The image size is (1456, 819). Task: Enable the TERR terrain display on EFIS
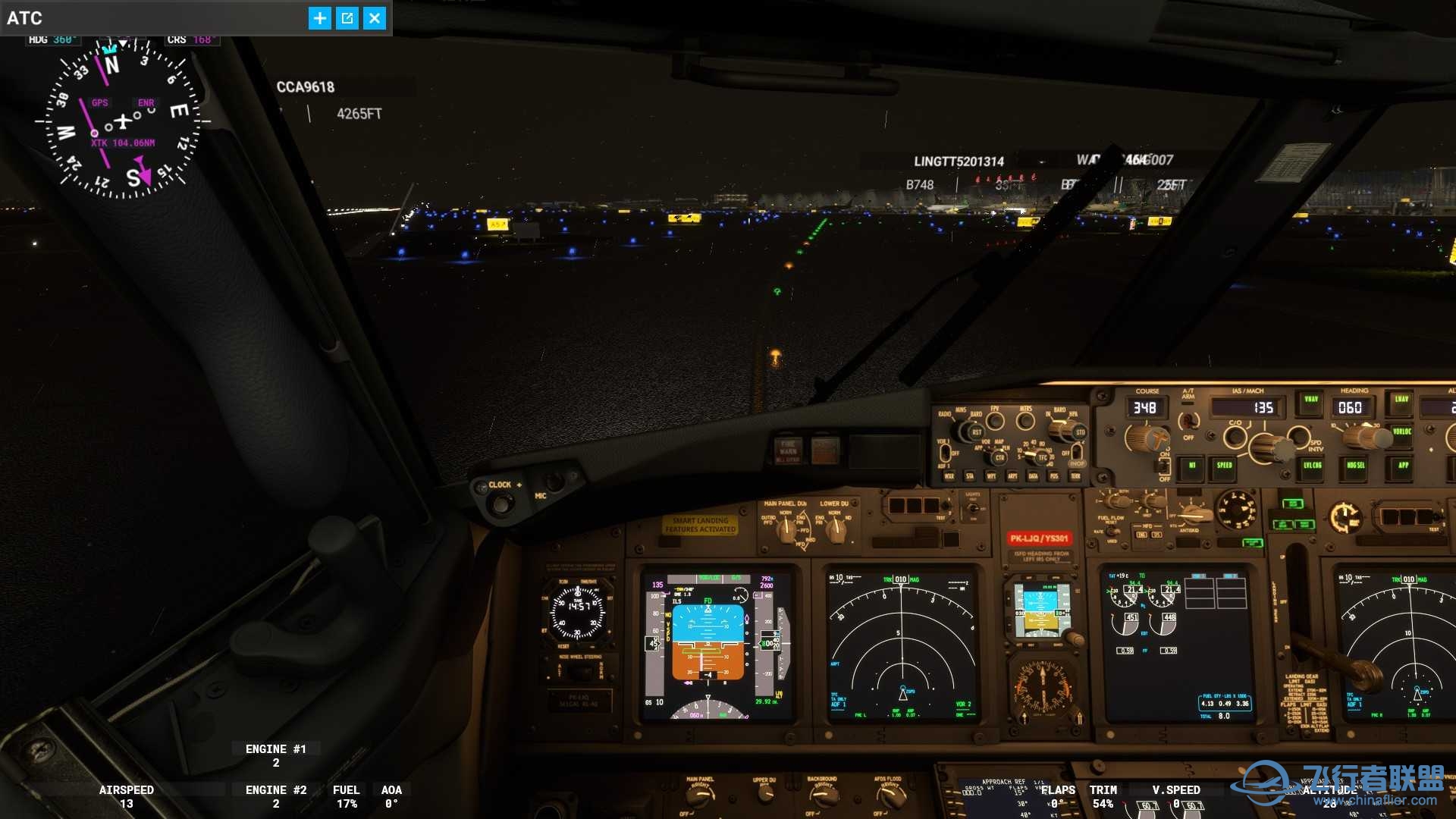click(x=1076, y=475)
